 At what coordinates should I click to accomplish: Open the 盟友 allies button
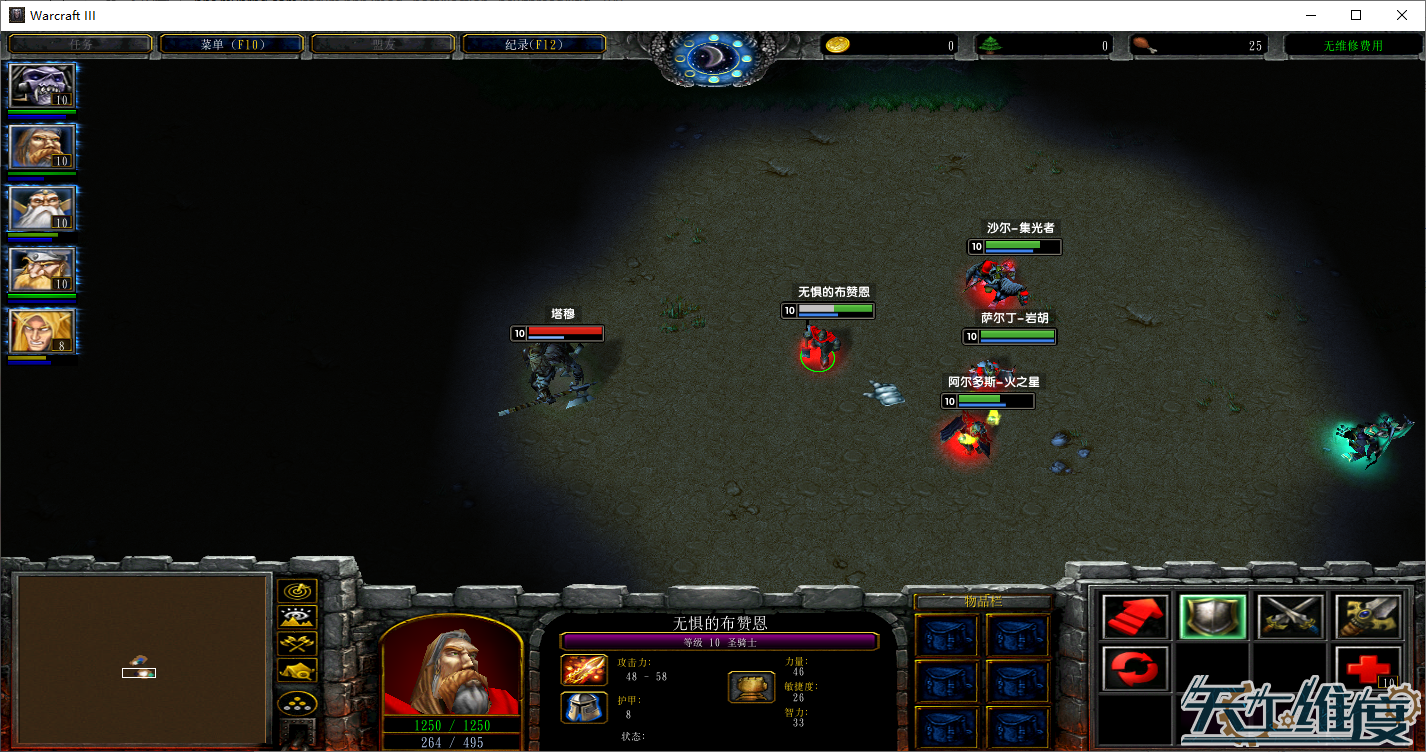[383, 45]
